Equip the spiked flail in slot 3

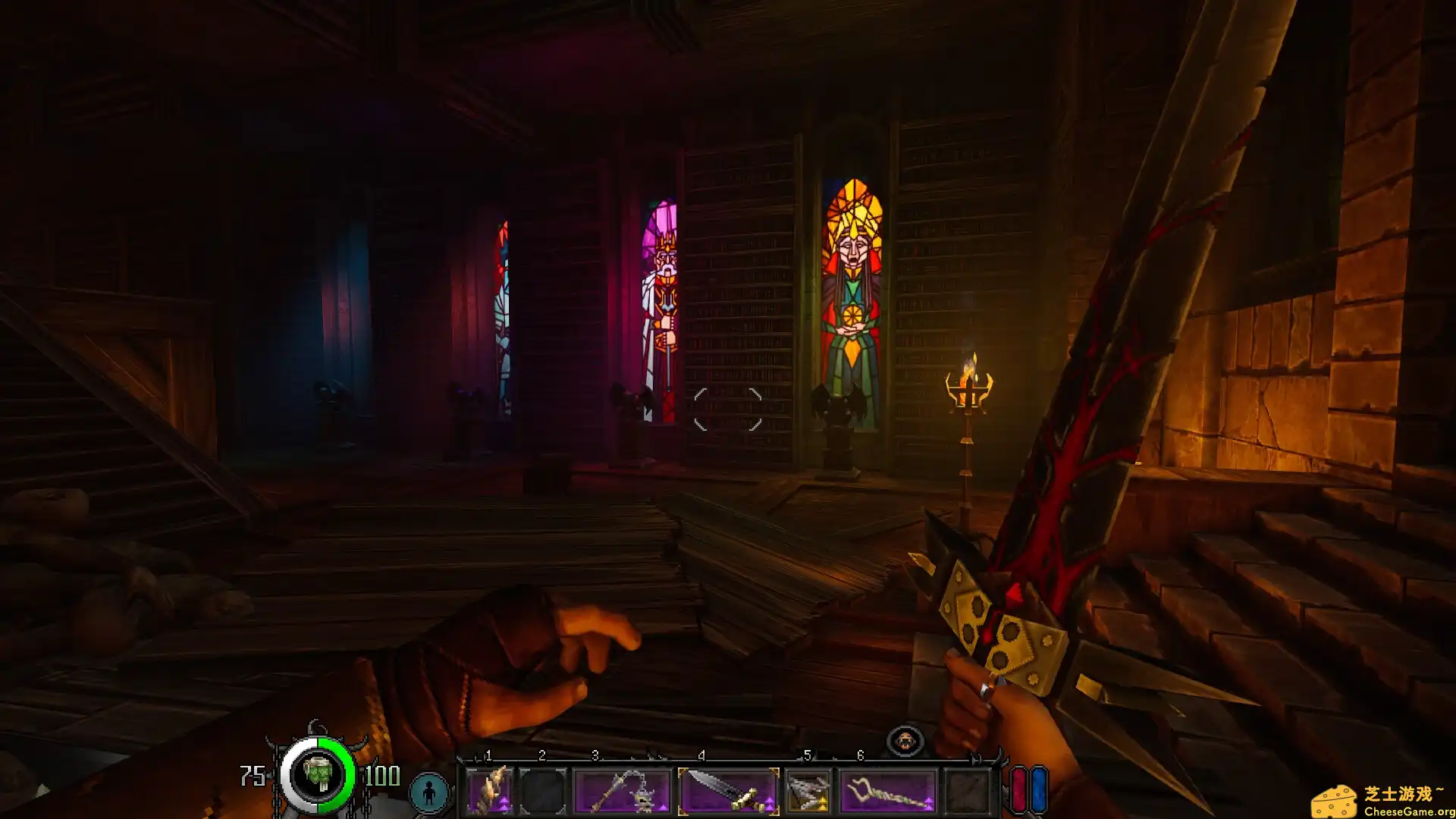coord(623,792)
